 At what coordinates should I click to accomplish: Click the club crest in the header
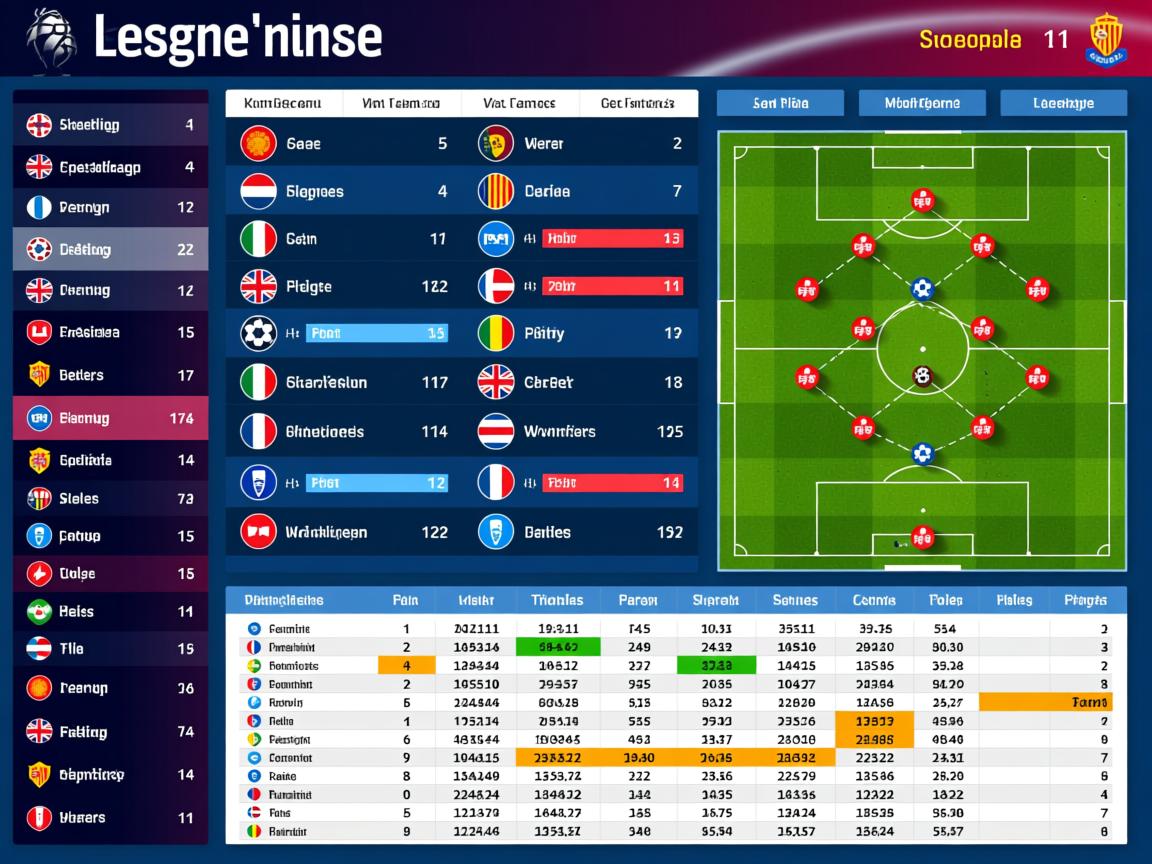pyautogui.click(x=1104, y=40)
